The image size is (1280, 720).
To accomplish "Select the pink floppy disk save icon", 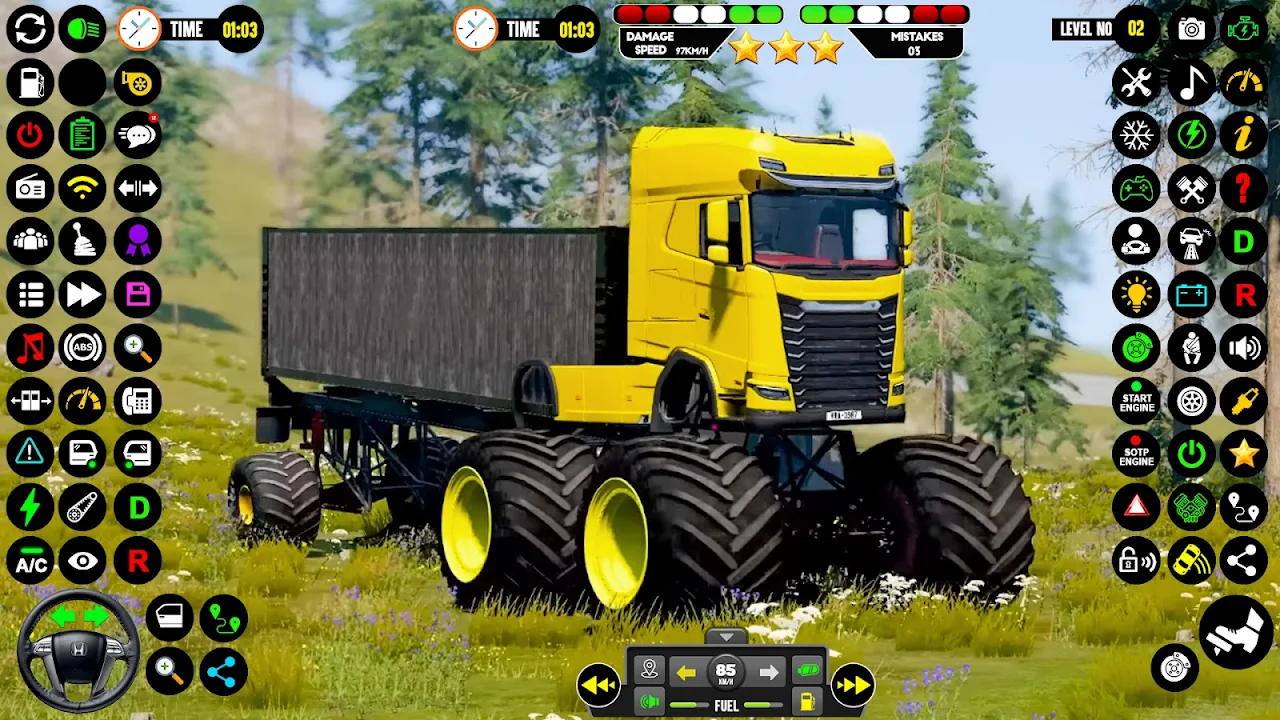I will tap(137, 294).
